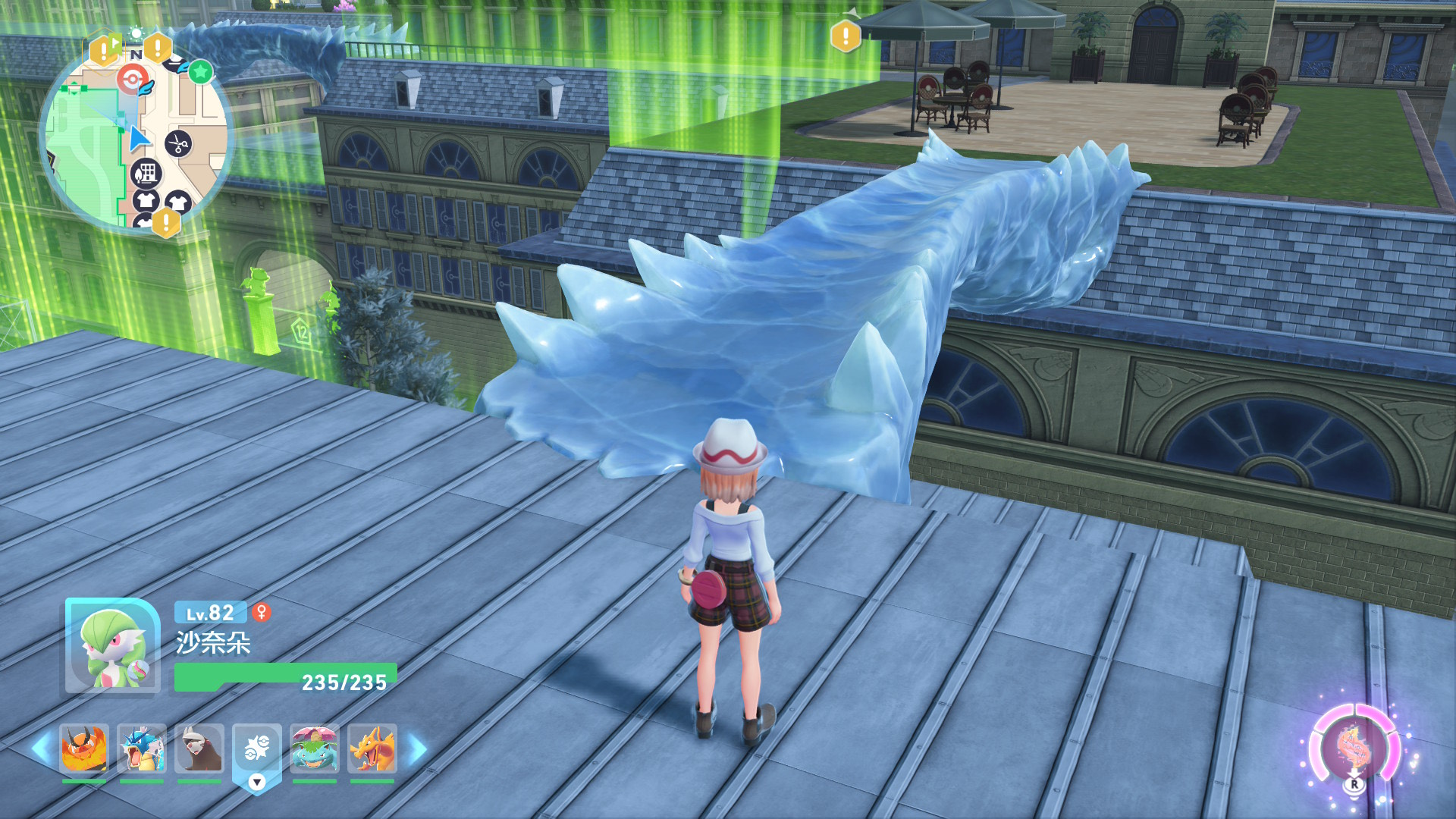Viewport: 1456px width, 819px height.
Task: Click the floating exclamation marker near the umbrellas
Action: 846,36
